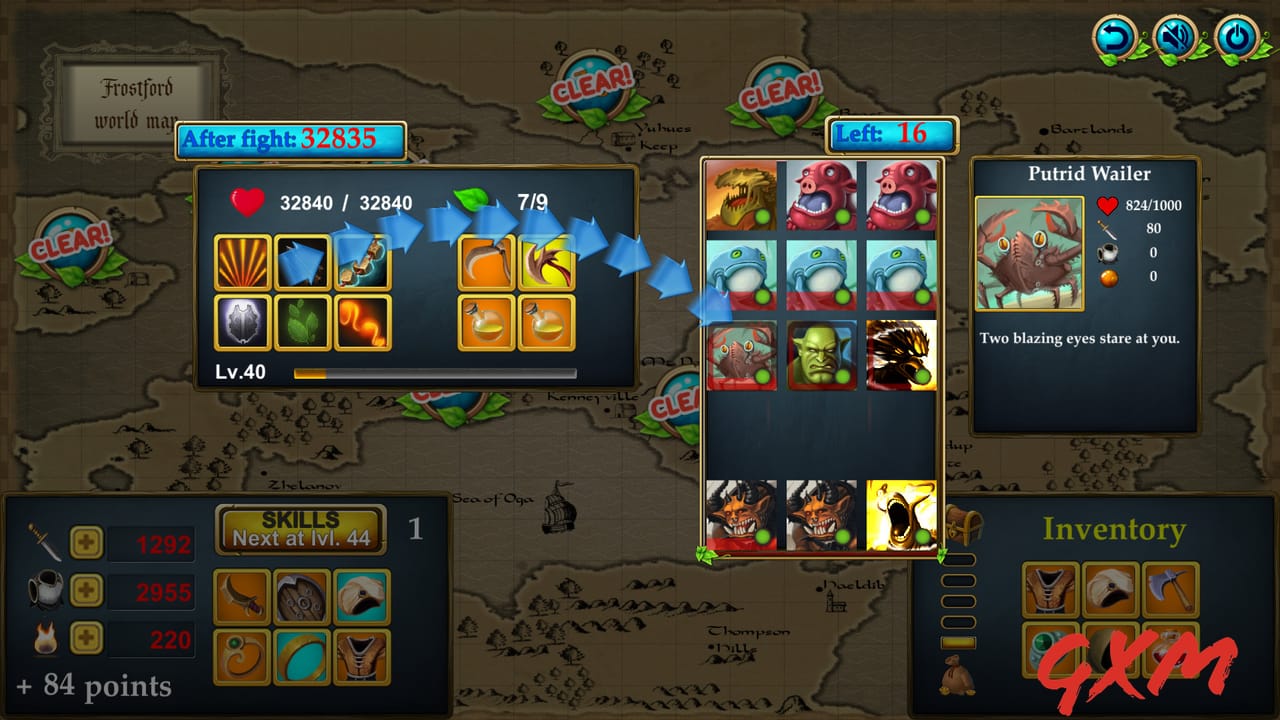
Task: Click the Putrid Wailer monster portrait
Action: pos(1028,253)
